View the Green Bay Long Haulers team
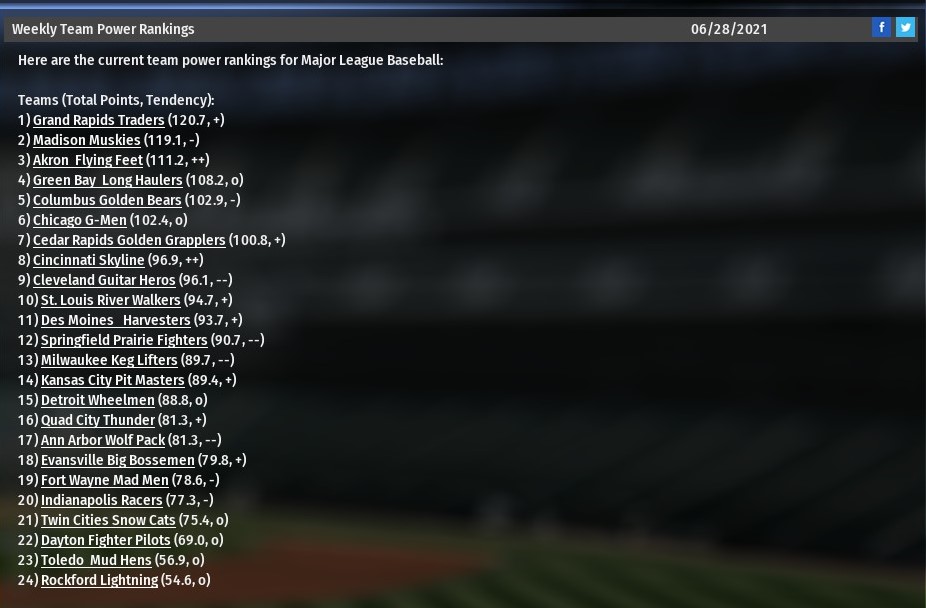926x608 pixels. (x=107, y=180)
